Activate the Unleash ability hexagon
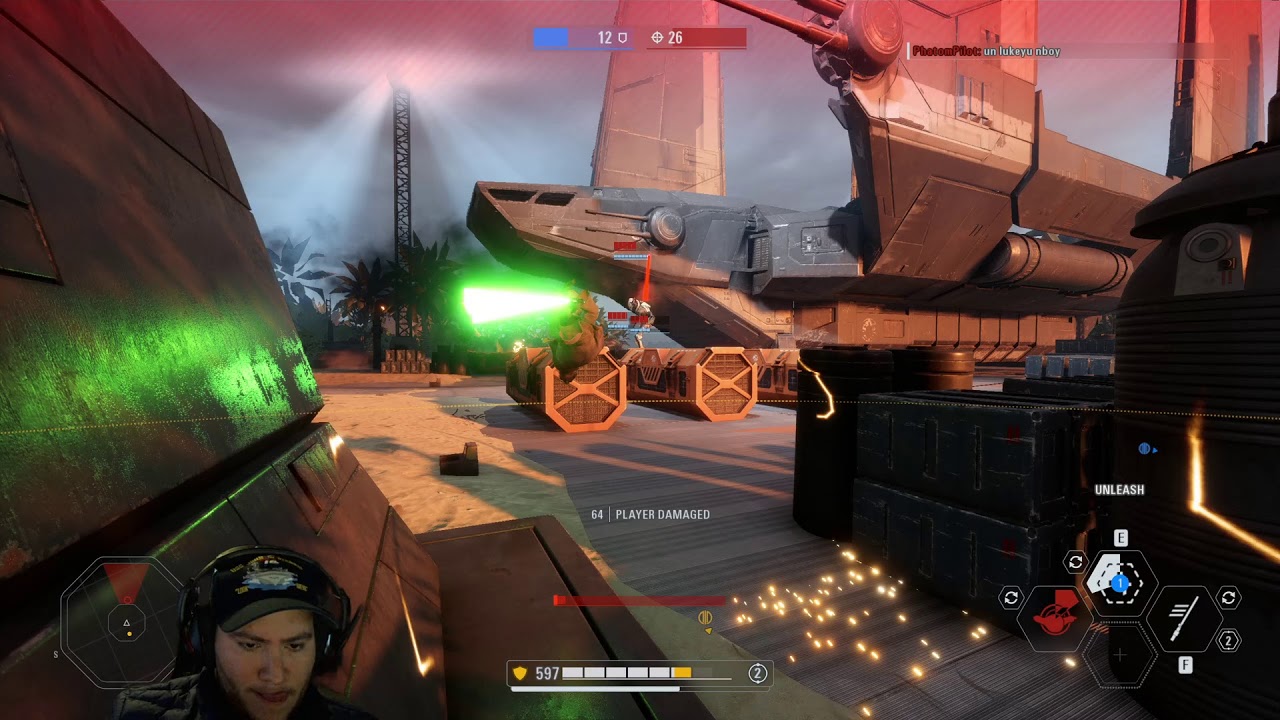 coord(1120,583)
